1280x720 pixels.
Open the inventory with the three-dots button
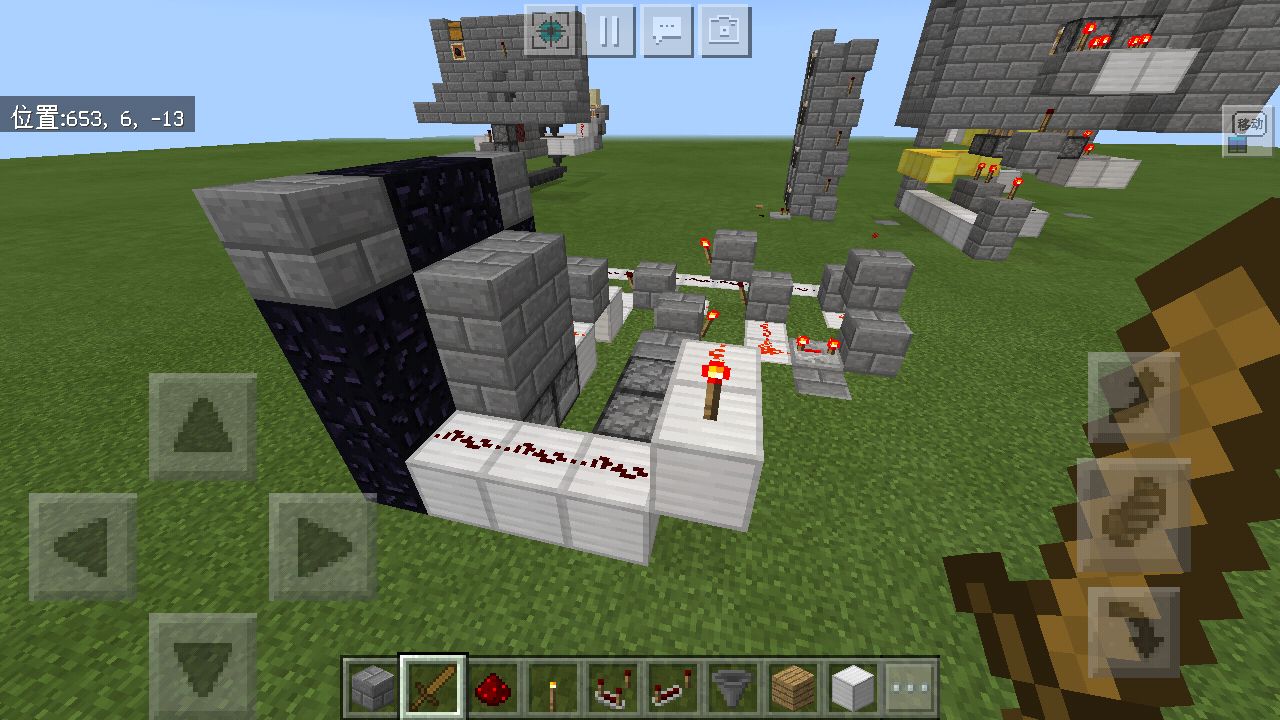[911, 687]
